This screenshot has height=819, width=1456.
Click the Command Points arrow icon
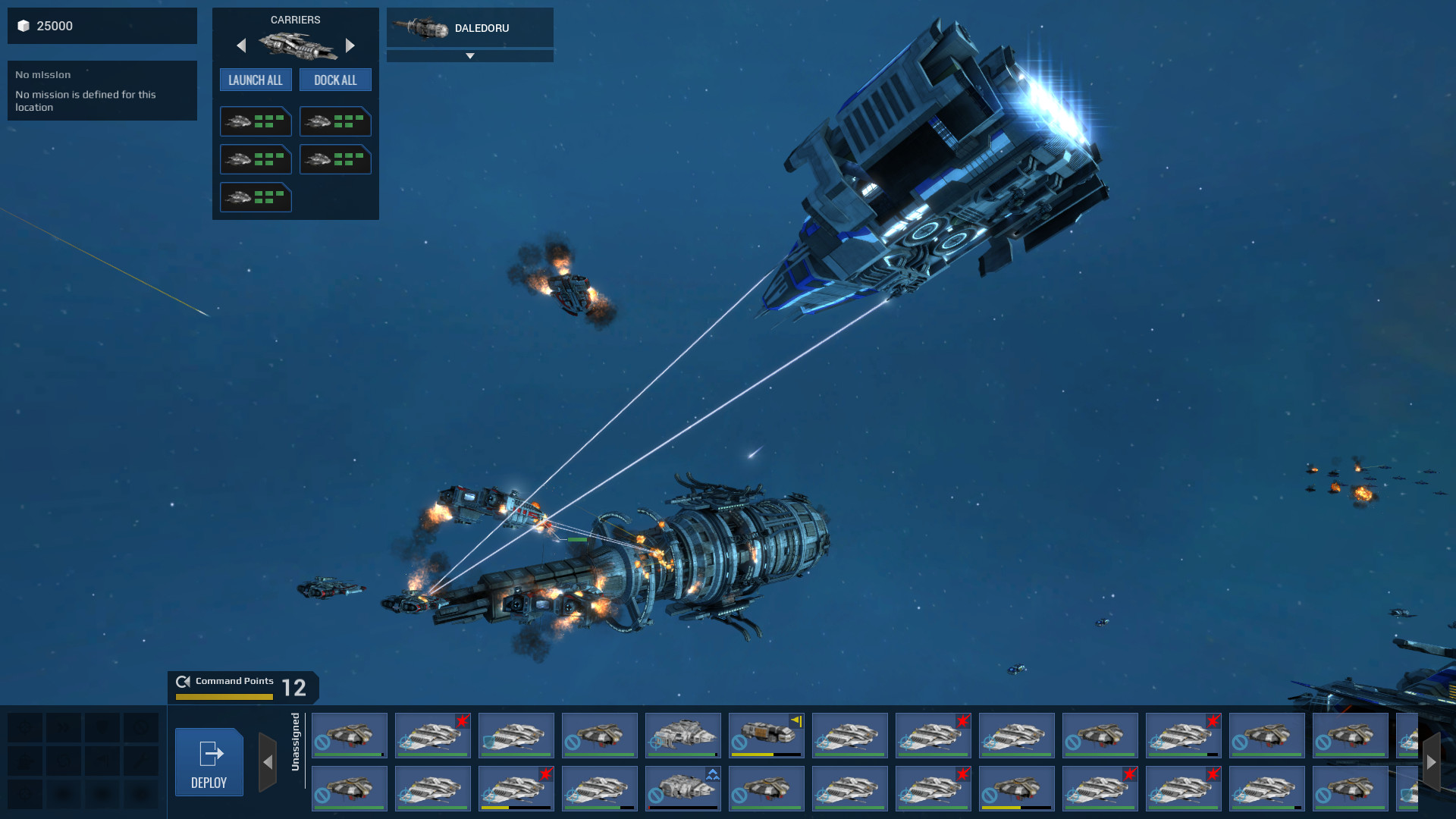point(183,681)
